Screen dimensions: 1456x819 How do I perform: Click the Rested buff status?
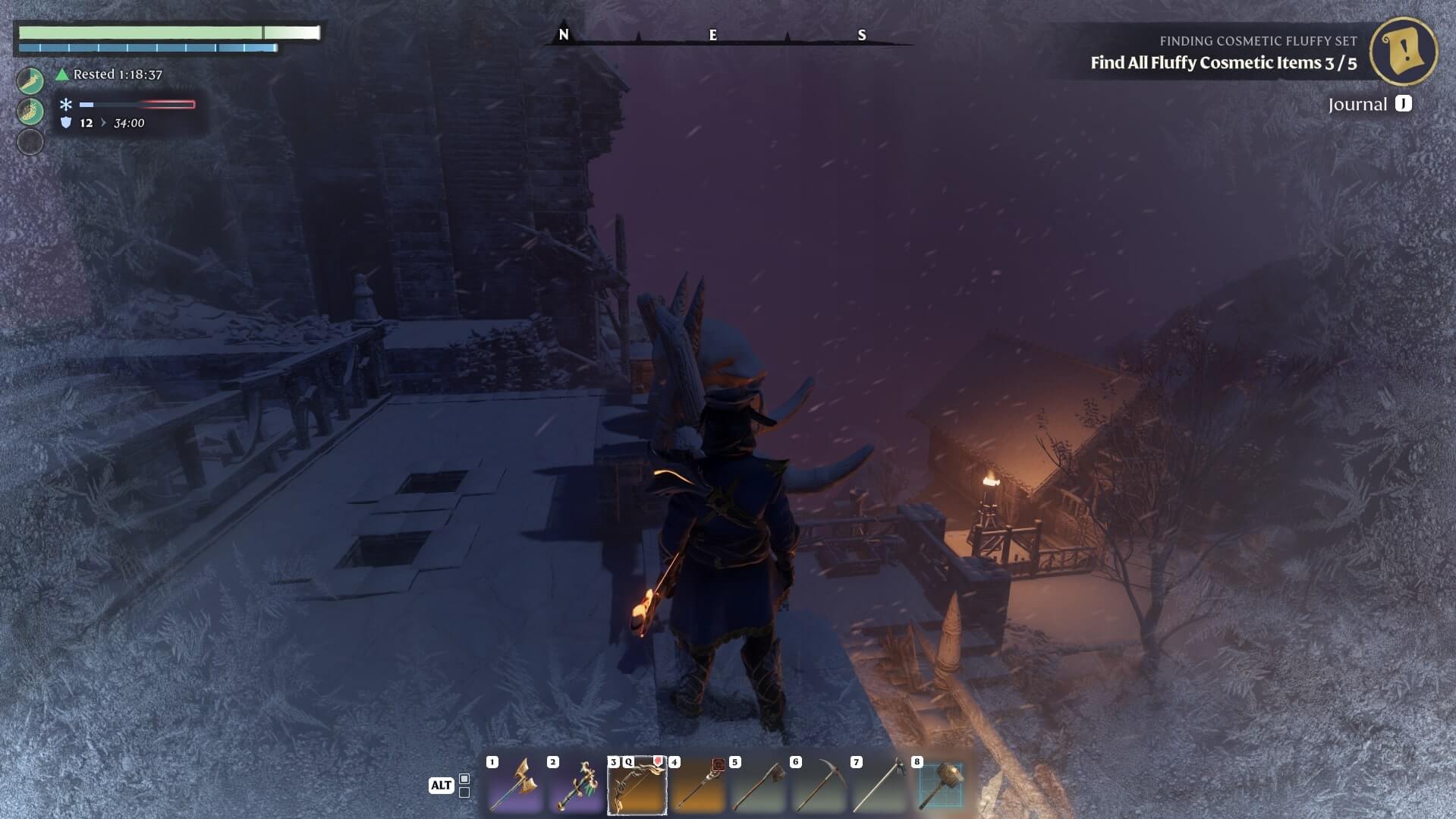[110, 74]
